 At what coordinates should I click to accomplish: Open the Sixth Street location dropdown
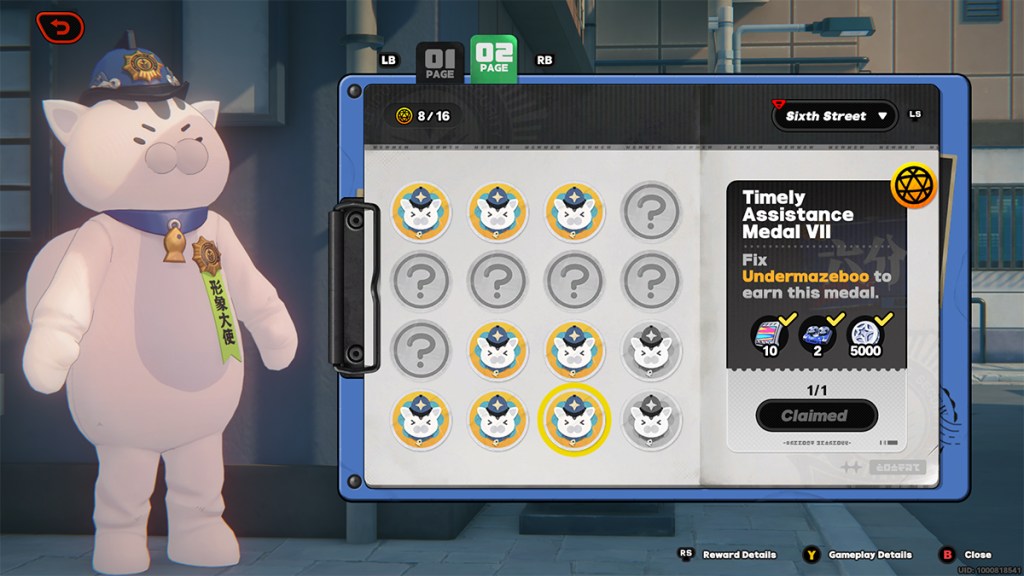click(834, 116)
